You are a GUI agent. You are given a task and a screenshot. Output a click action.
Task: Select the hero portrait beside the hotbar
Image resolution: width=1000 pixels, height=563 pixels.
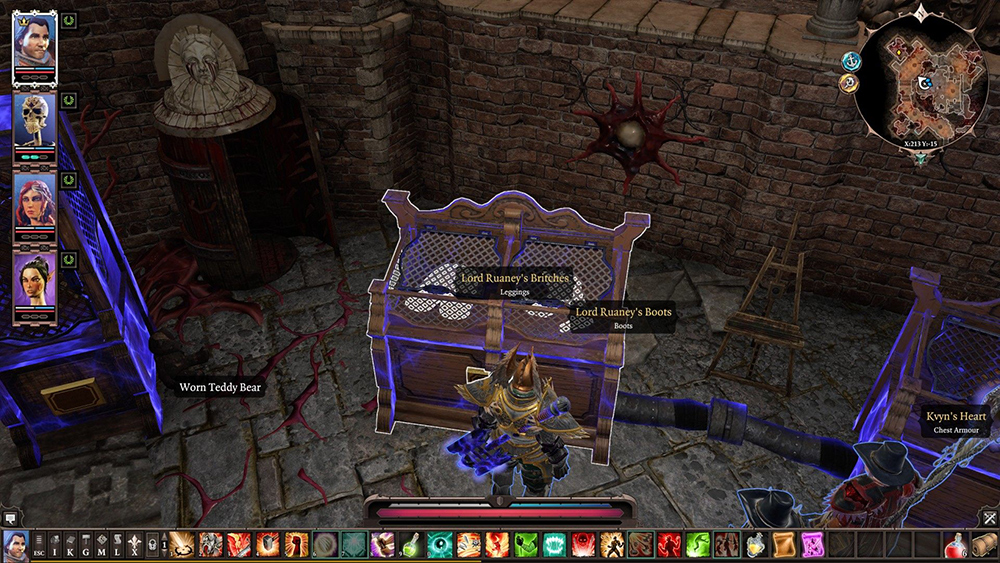(x=15, y=545)
